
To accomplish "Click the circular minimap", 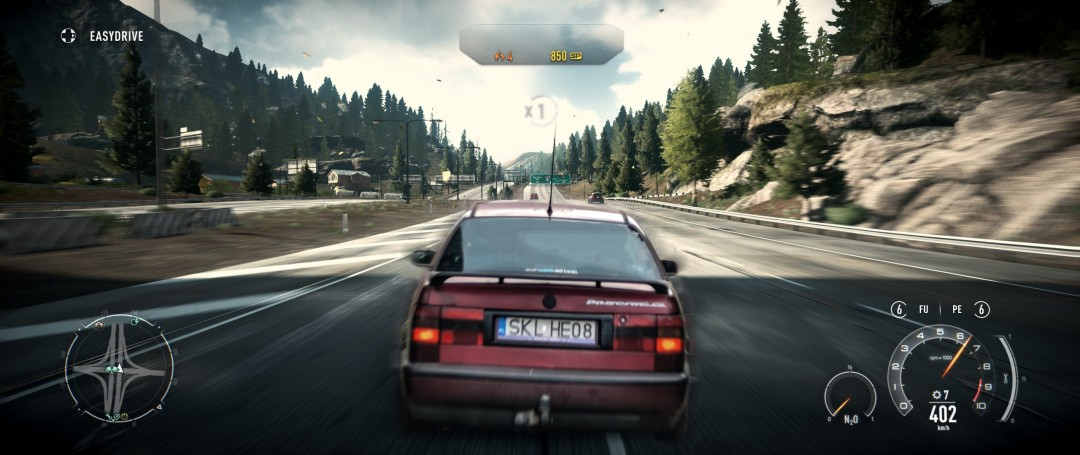I will coord(118,368).
